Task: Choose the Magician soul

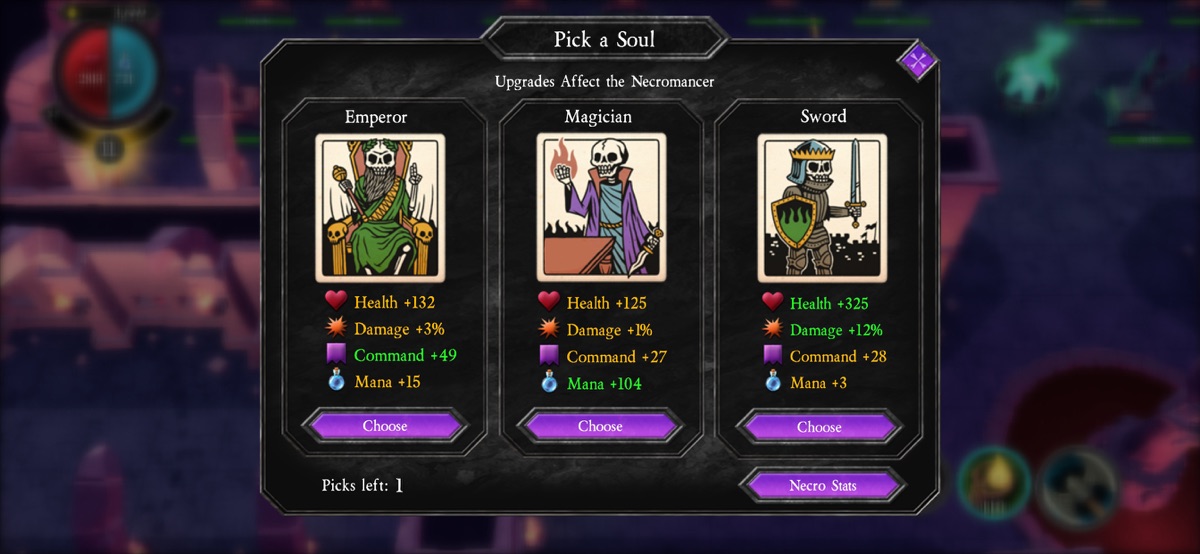Action: (600, 426)
